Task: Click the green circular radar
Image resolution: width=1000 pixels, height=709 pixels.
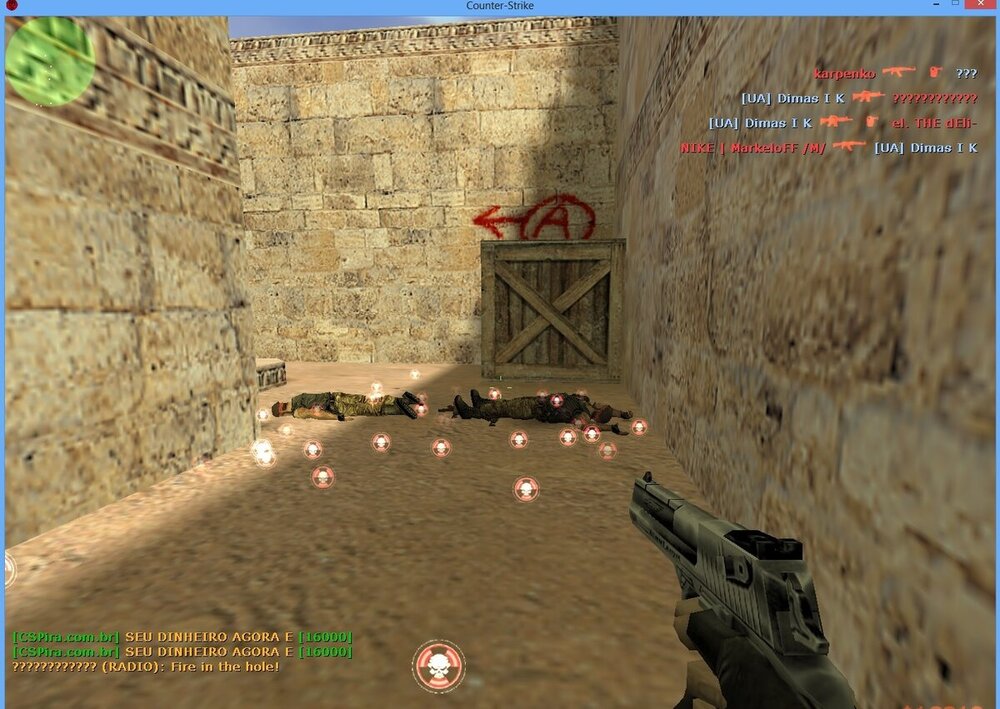Action: 50,60
